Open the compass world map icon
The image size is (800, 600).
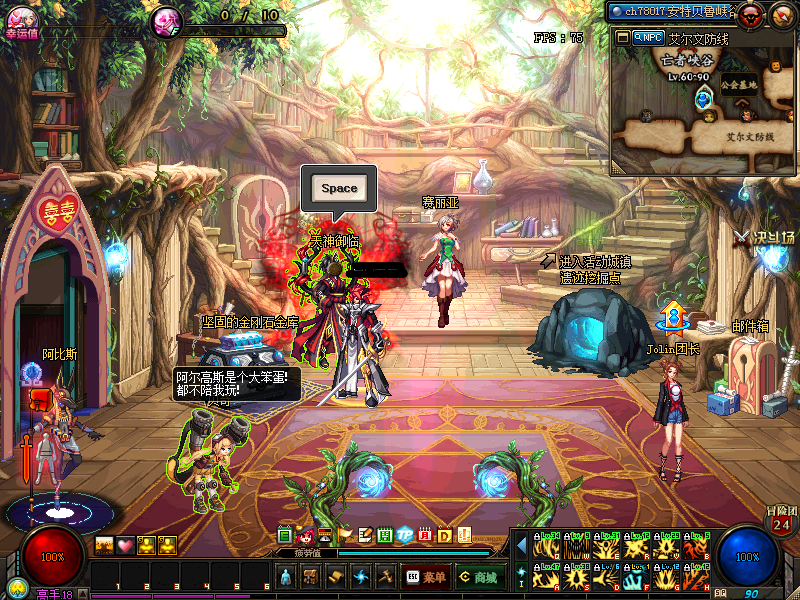pyautogui.click(x=781, y=13)
